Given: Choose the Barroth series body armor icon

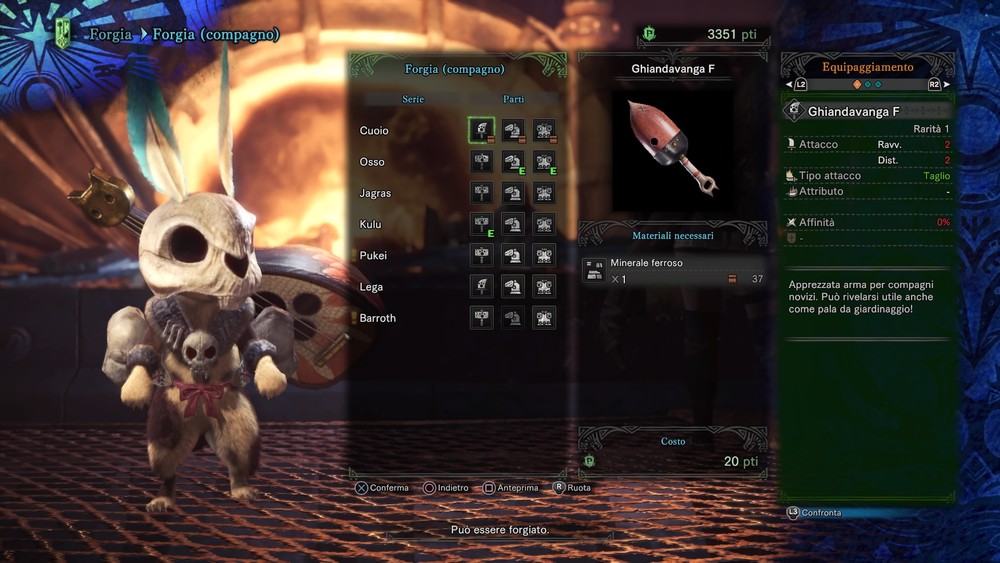Looking at the screenshot, I should (x=544, y=318).
